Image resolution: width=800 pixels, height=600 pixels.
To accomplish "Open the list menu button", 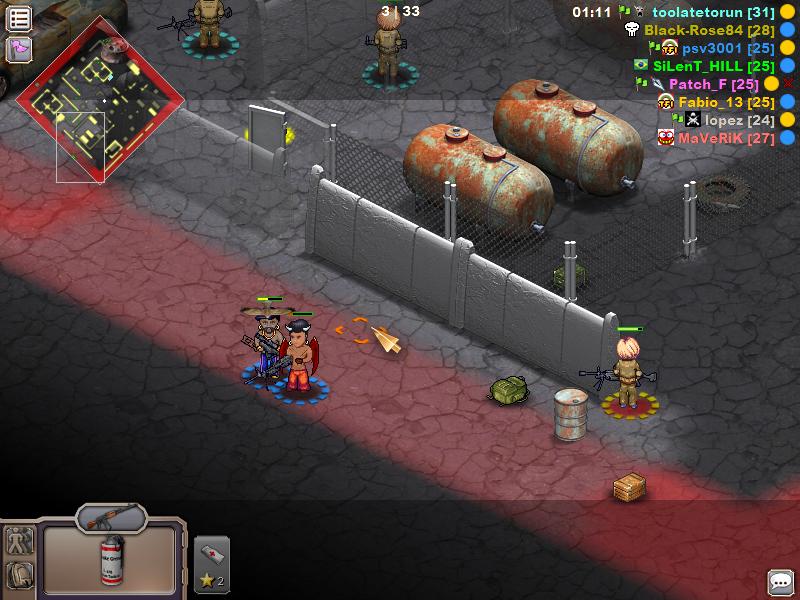I will pyautogui.click(x=19, y=18).
